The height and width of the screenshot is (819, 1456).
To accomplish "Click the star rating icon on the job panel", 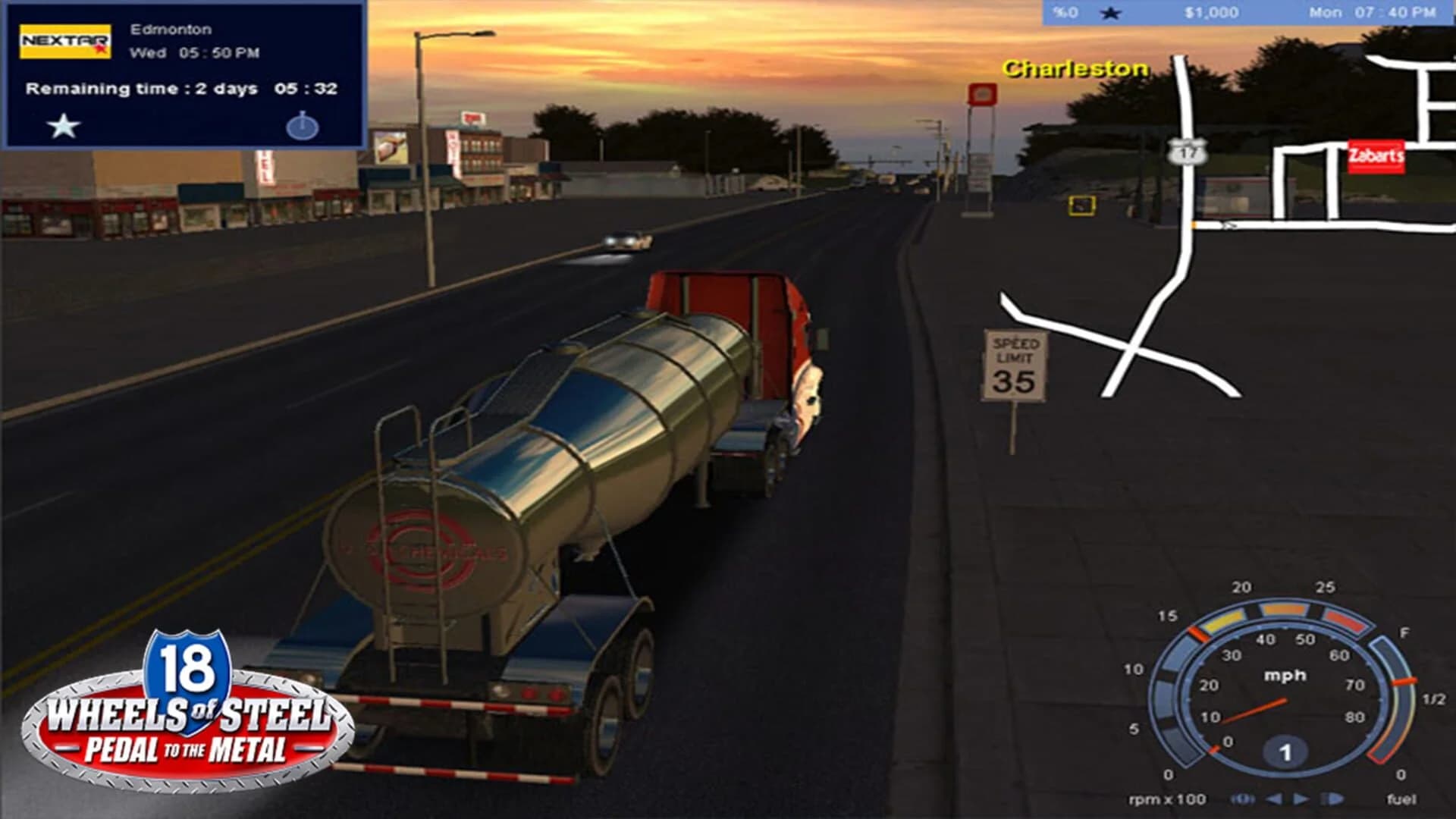I will [x=65, y=127].
